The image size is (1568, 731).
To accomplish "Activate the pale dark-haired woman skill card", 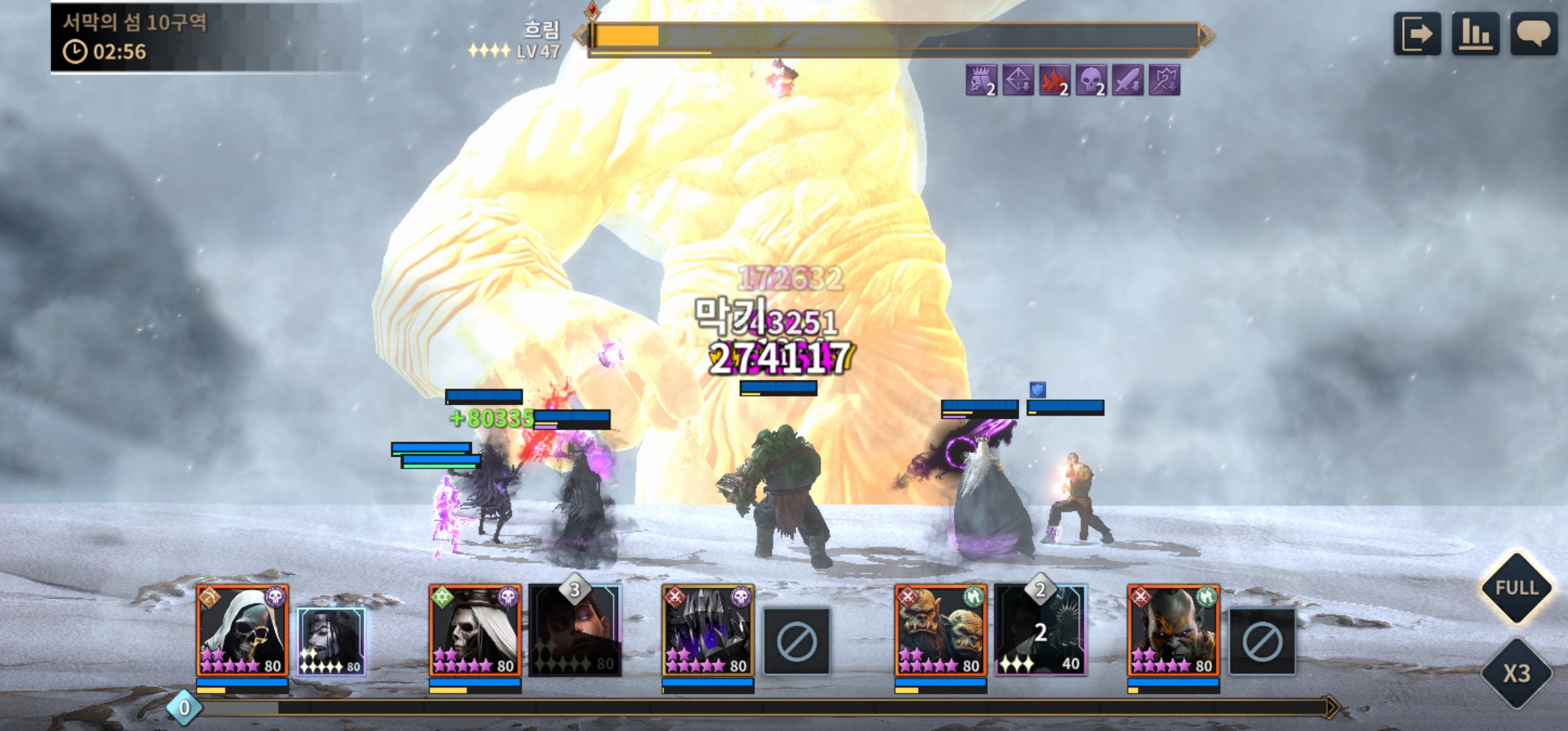I will (x=331, y=641).
